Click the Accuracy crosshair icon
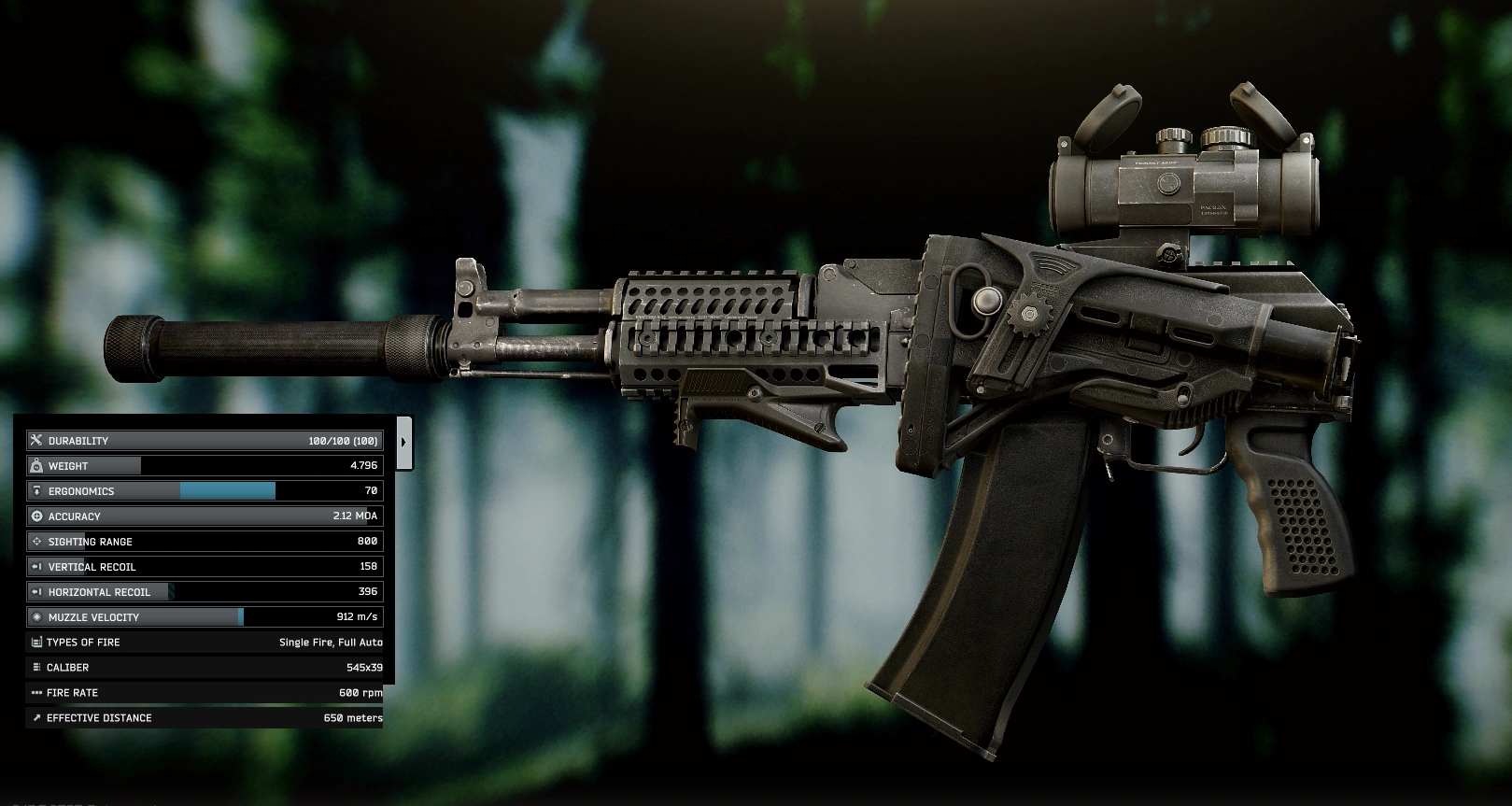This screenshot has height=806, width=1512. click(35, 516)
